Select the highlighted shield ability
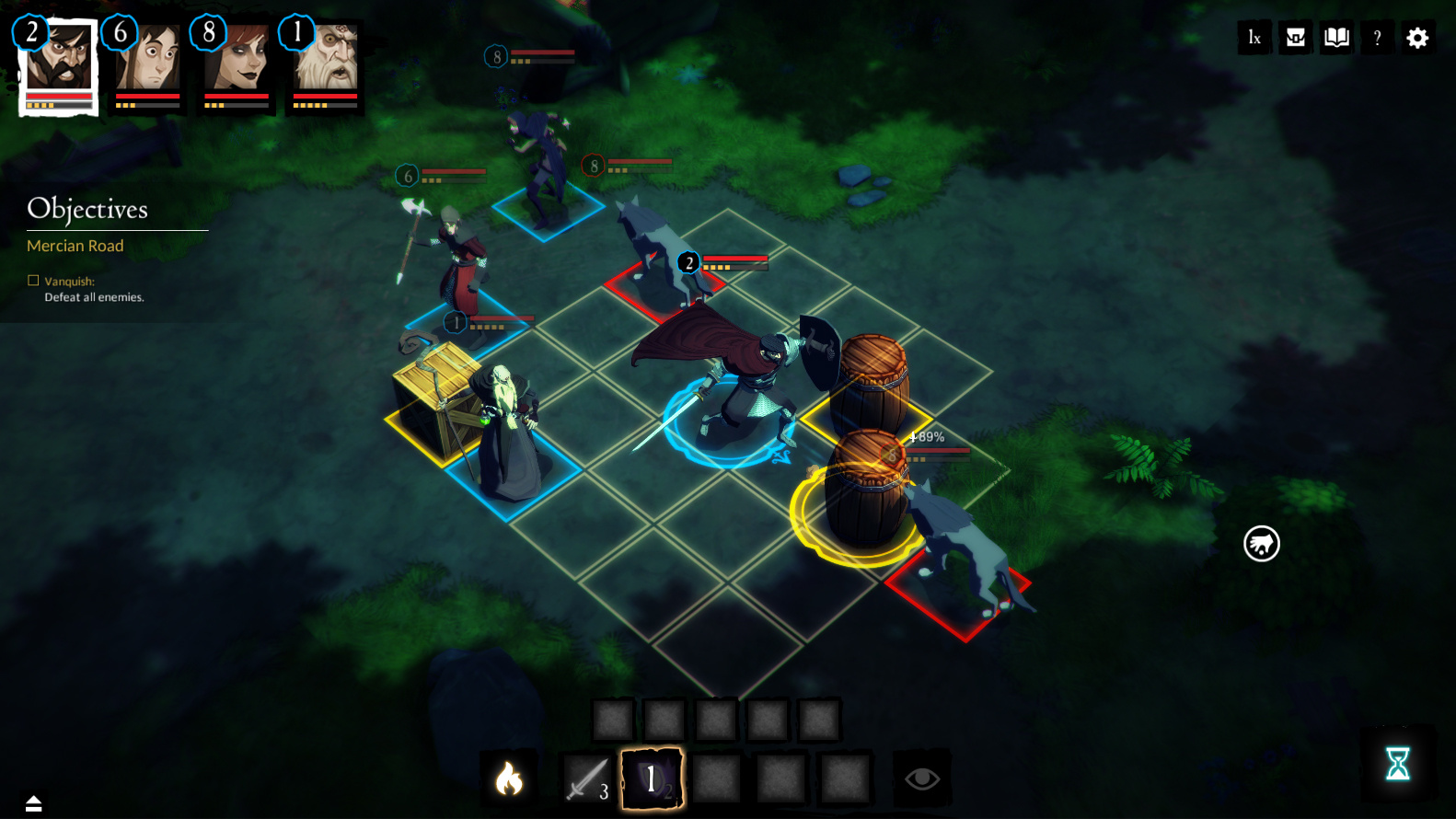Viewport: 1456px width, 819px height. coord(652,779)
